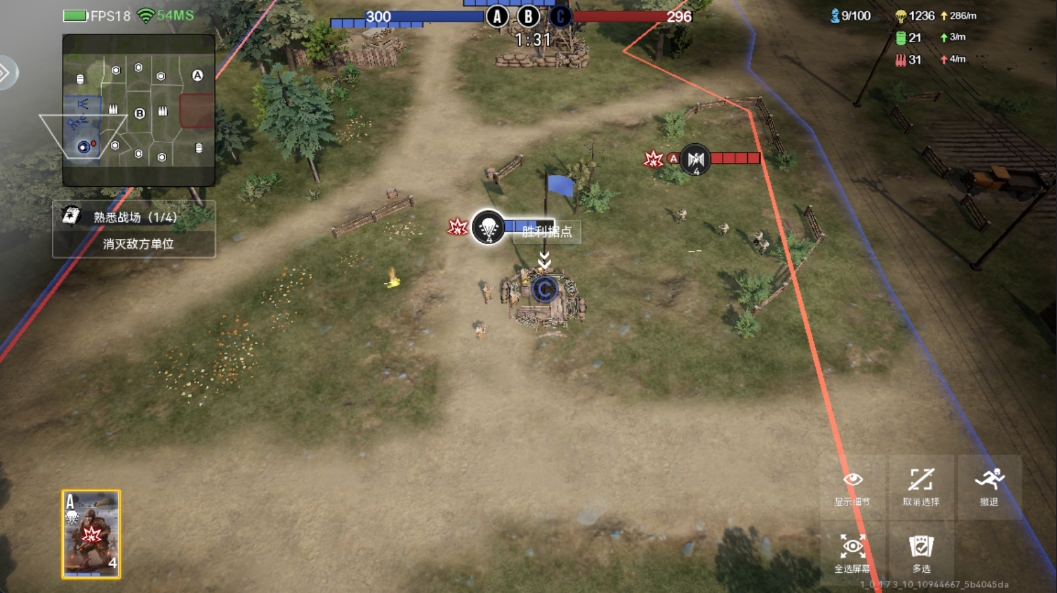
Task: Click point B on the minimap
Action: point(140,113)
